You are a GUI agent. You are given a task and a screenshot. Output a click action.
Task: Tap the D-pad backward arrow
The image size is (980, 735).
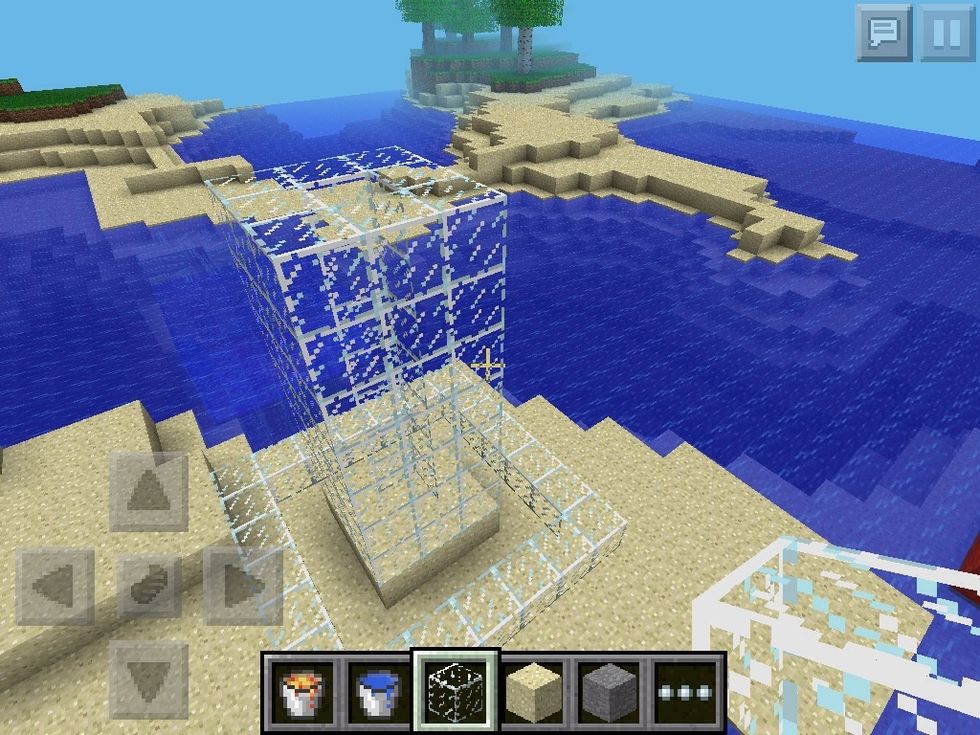[148, 678]
